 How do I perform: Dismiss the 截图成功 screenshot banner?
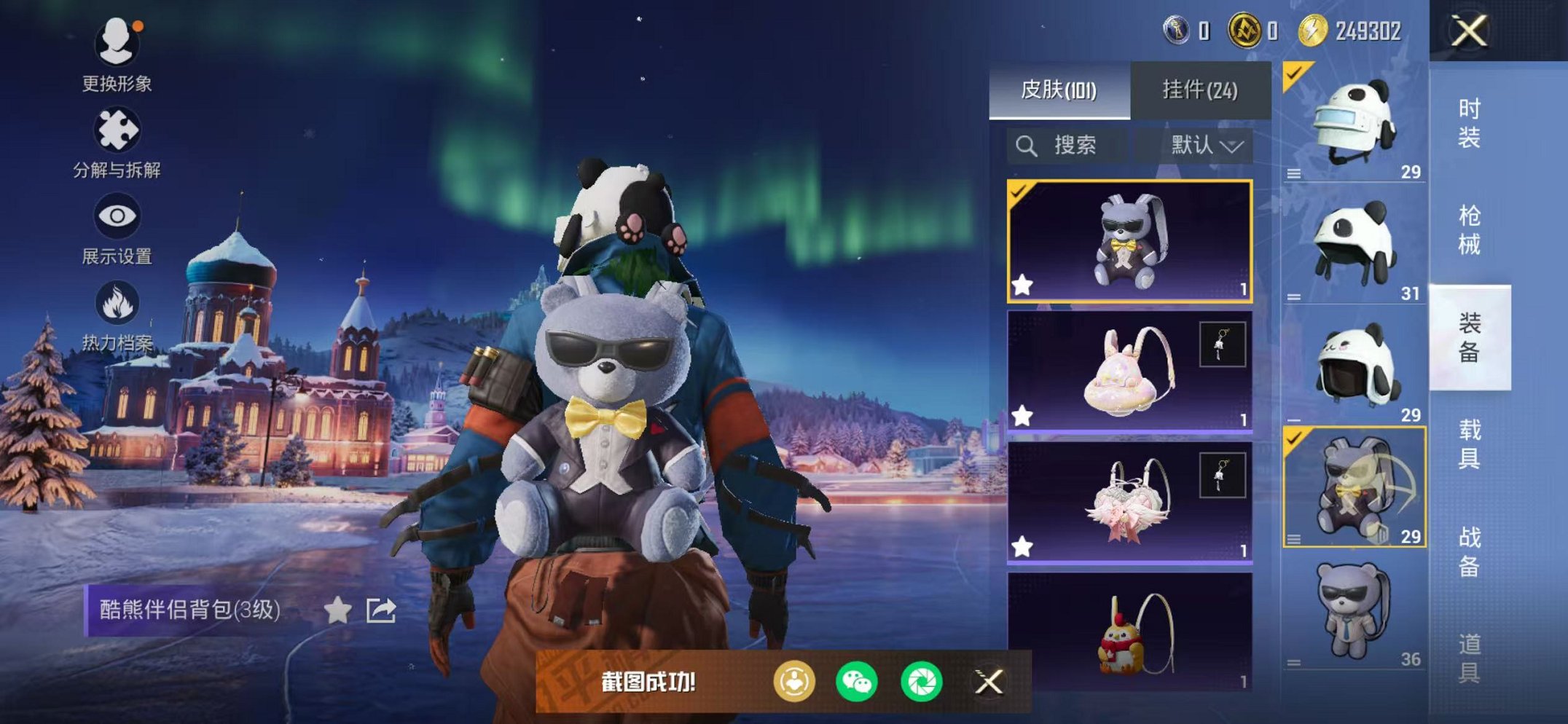point(989,682)
